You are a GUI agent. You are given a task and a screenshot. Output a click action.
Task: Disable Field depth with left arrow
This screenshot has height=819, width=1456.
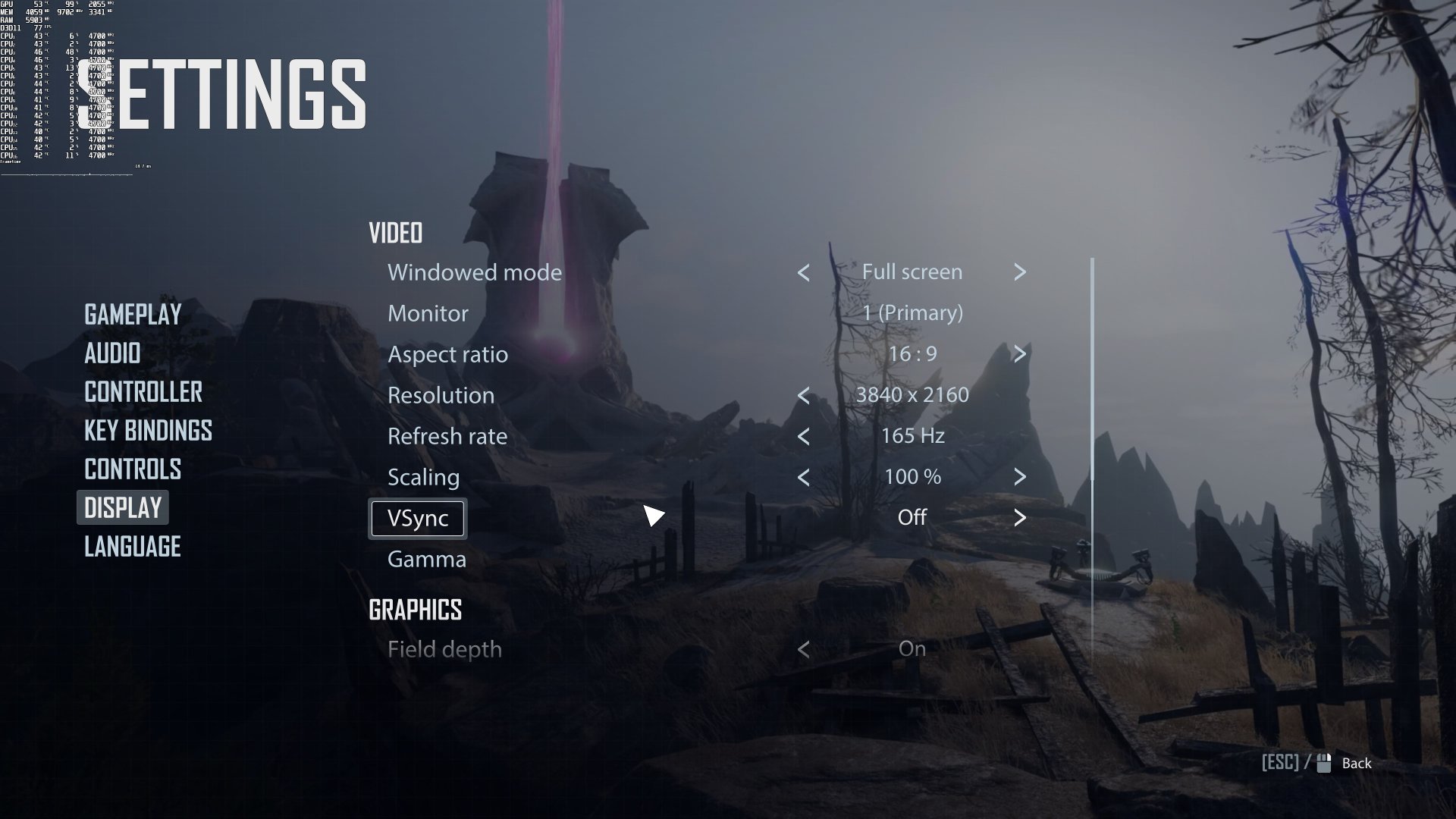803,649
